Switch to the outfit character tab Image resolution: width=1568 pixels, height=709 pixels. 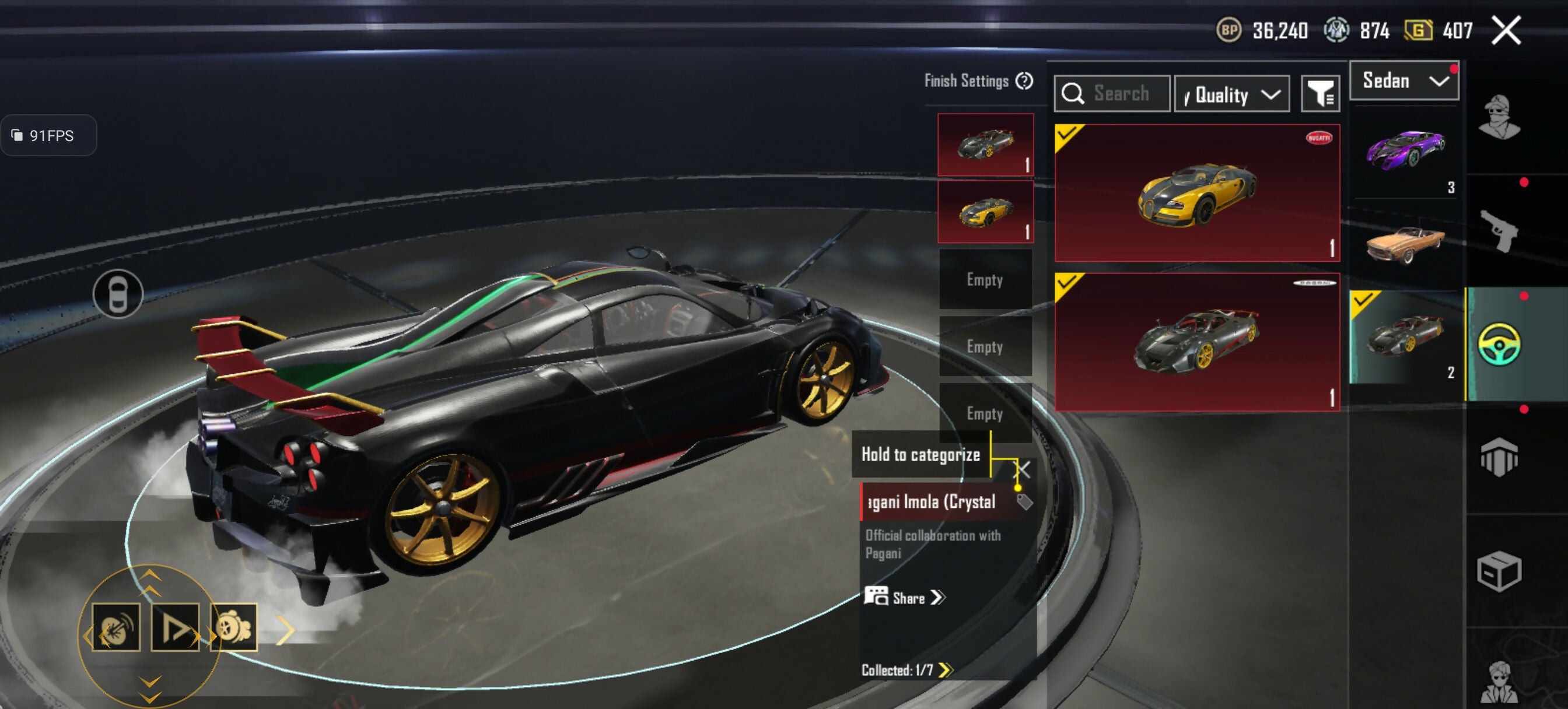pyautogui.click(x=1499, y=117)
